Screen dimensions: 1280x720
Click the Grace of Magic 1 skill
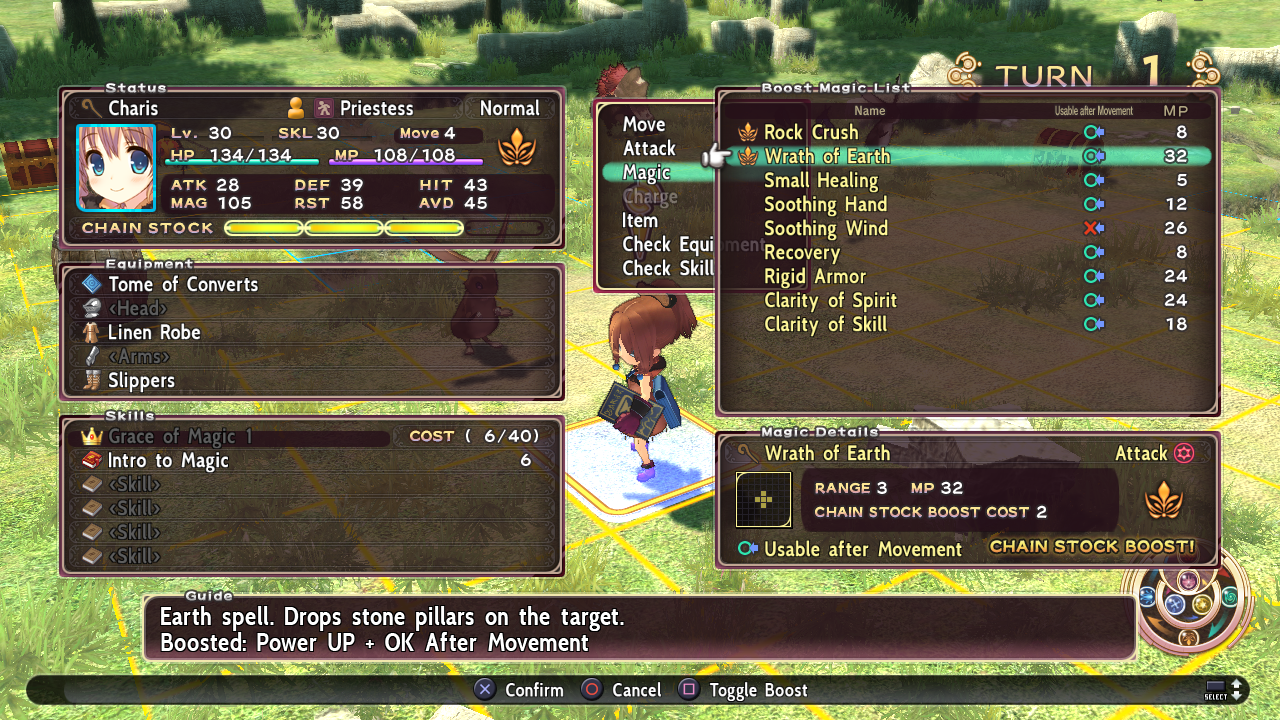[180, 437]
